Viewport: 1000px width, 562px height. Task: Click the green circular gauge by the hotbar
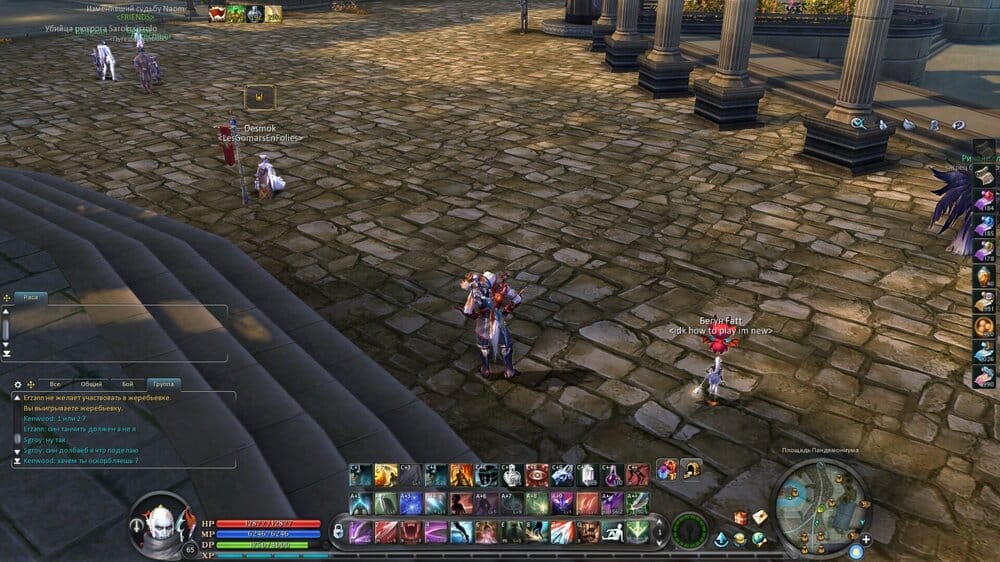click(x=689, y=530)
